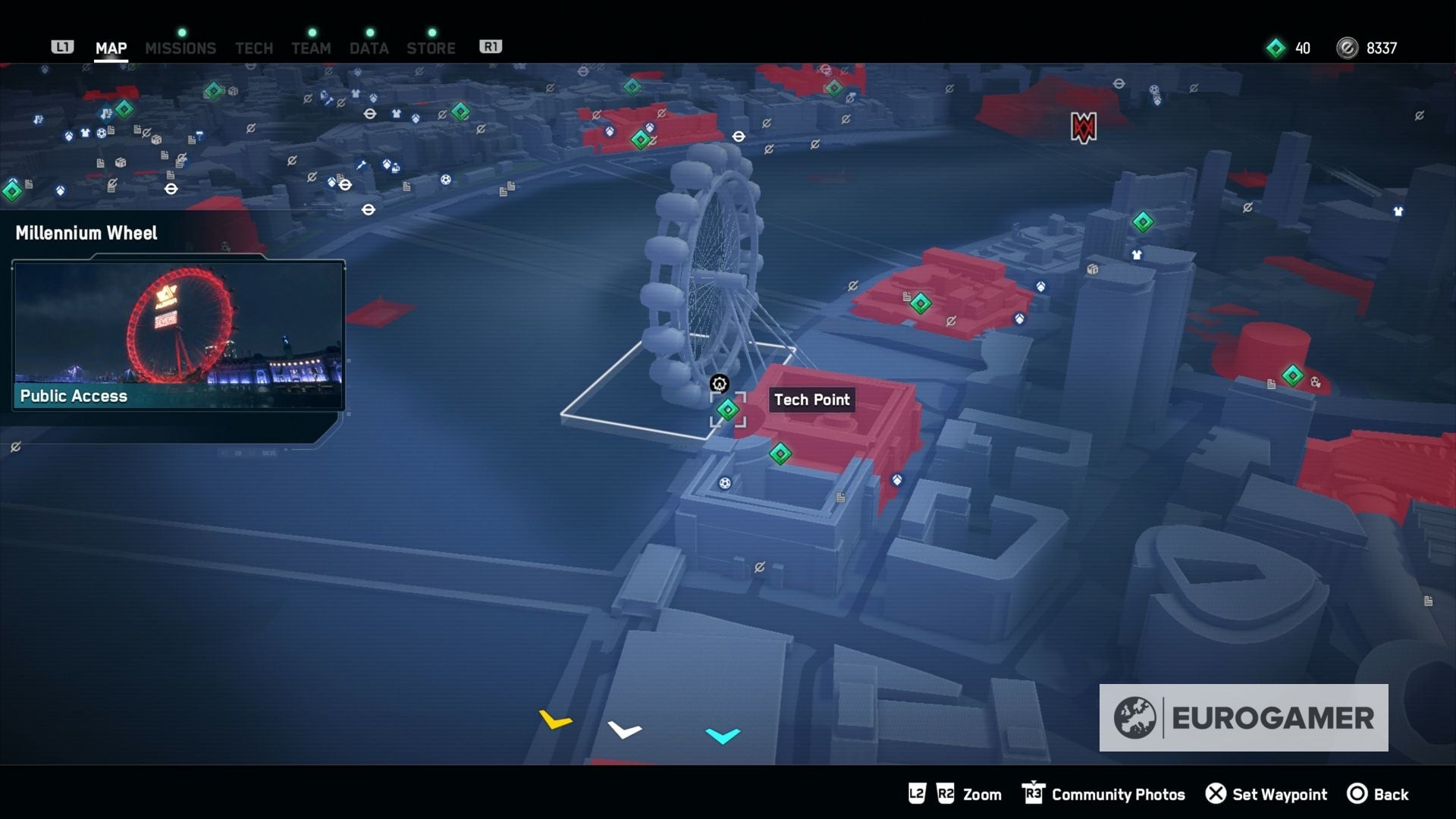Switch to the STORE tab
The height and width of the screenshot is (819, 1456).
coord(431,48)
